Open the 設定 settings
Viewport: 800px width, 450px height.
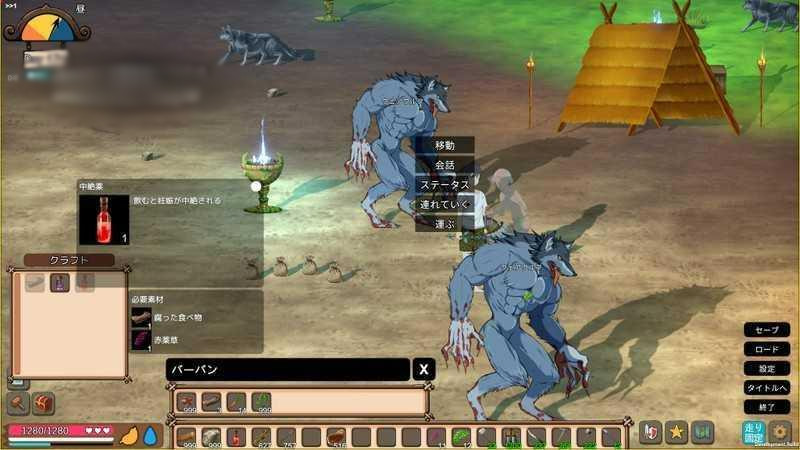click(767, 368)
